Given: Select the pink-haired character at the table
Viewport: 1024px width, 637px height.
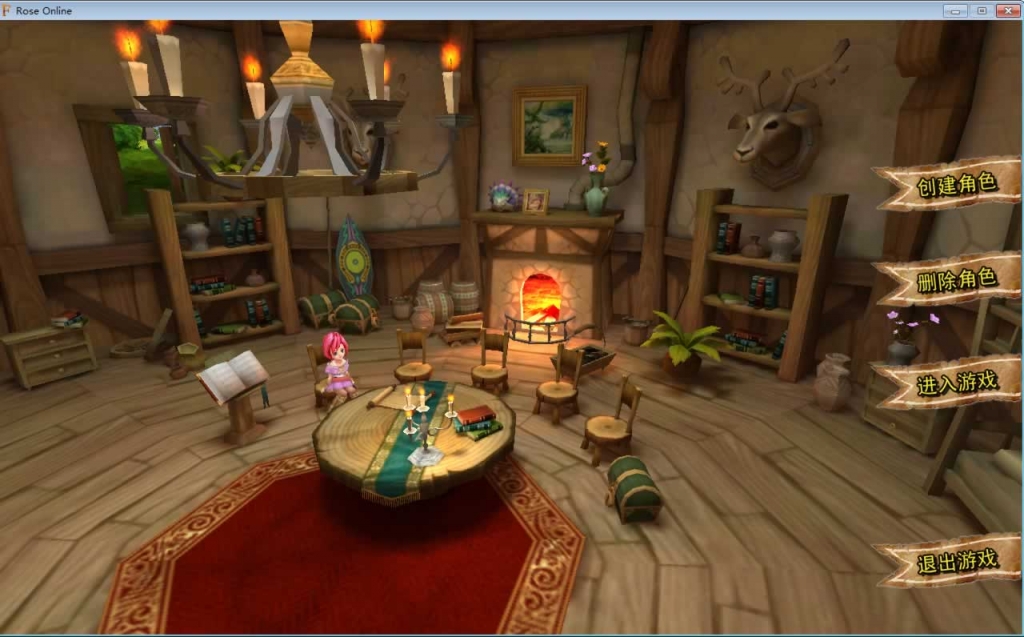Looking at the screenshot, I should [338, 366].
